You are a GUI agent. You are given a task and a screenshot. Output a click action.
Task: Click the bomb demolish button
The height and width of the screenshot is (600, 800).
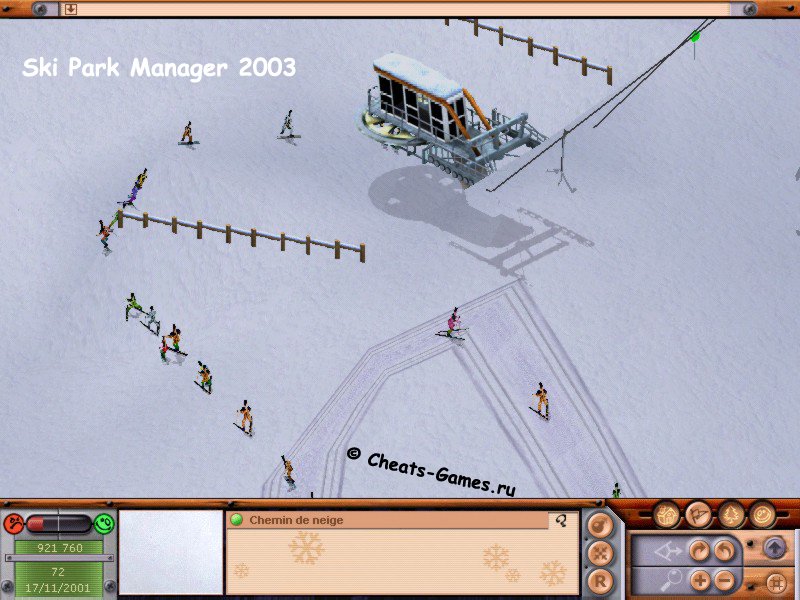598,524
